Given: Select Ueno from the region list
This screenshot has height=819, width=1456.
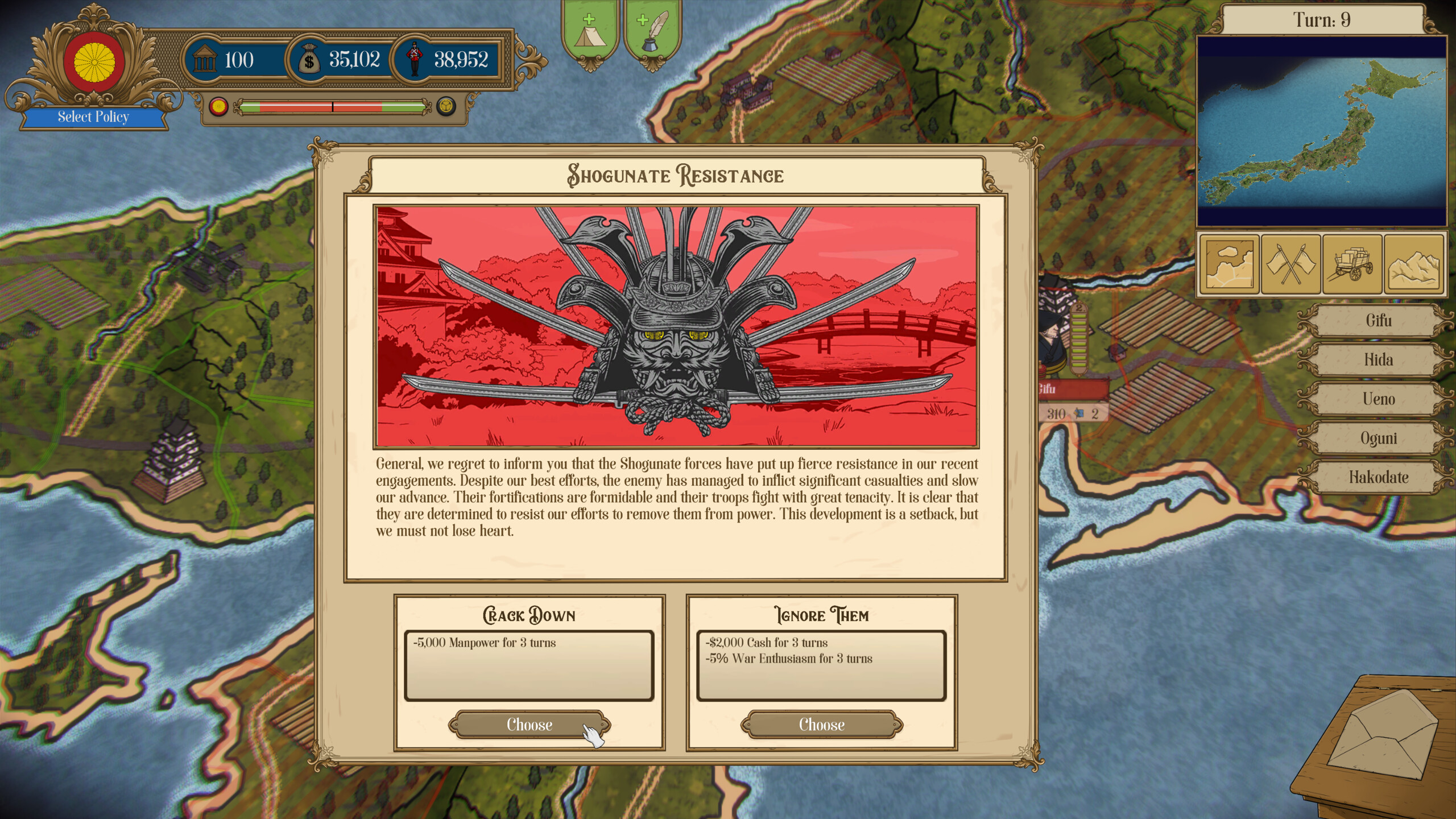Looking at the screenshot, I should click(x=1376, y=399).
